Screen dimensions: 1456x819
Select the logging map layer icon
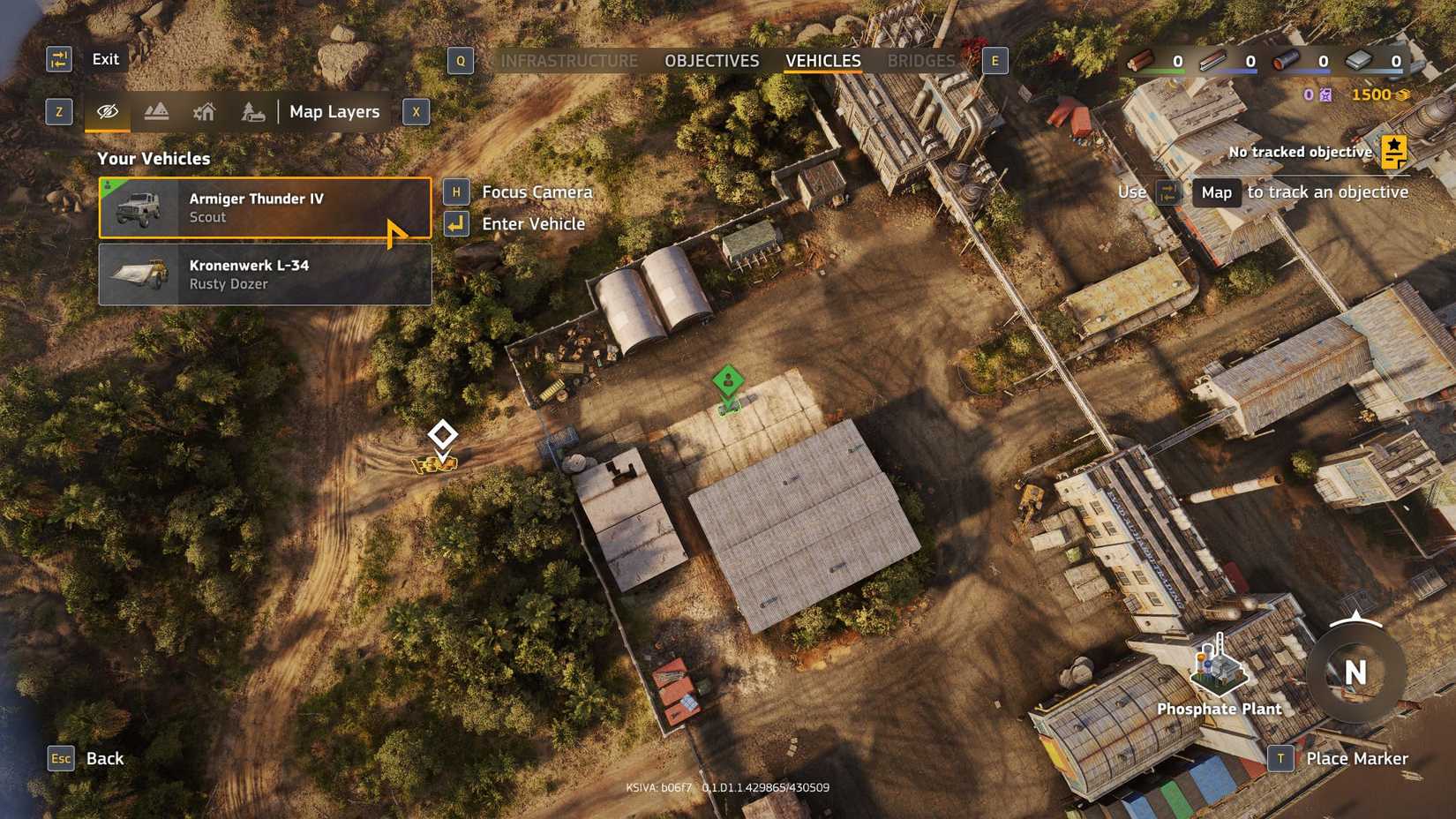coord(252,111)
